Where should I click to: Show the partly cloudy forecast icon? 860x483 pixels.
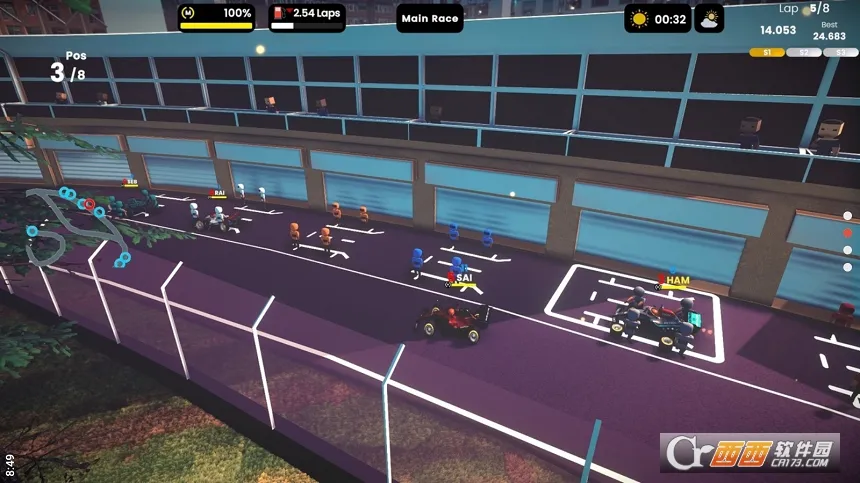click(709, 19)
